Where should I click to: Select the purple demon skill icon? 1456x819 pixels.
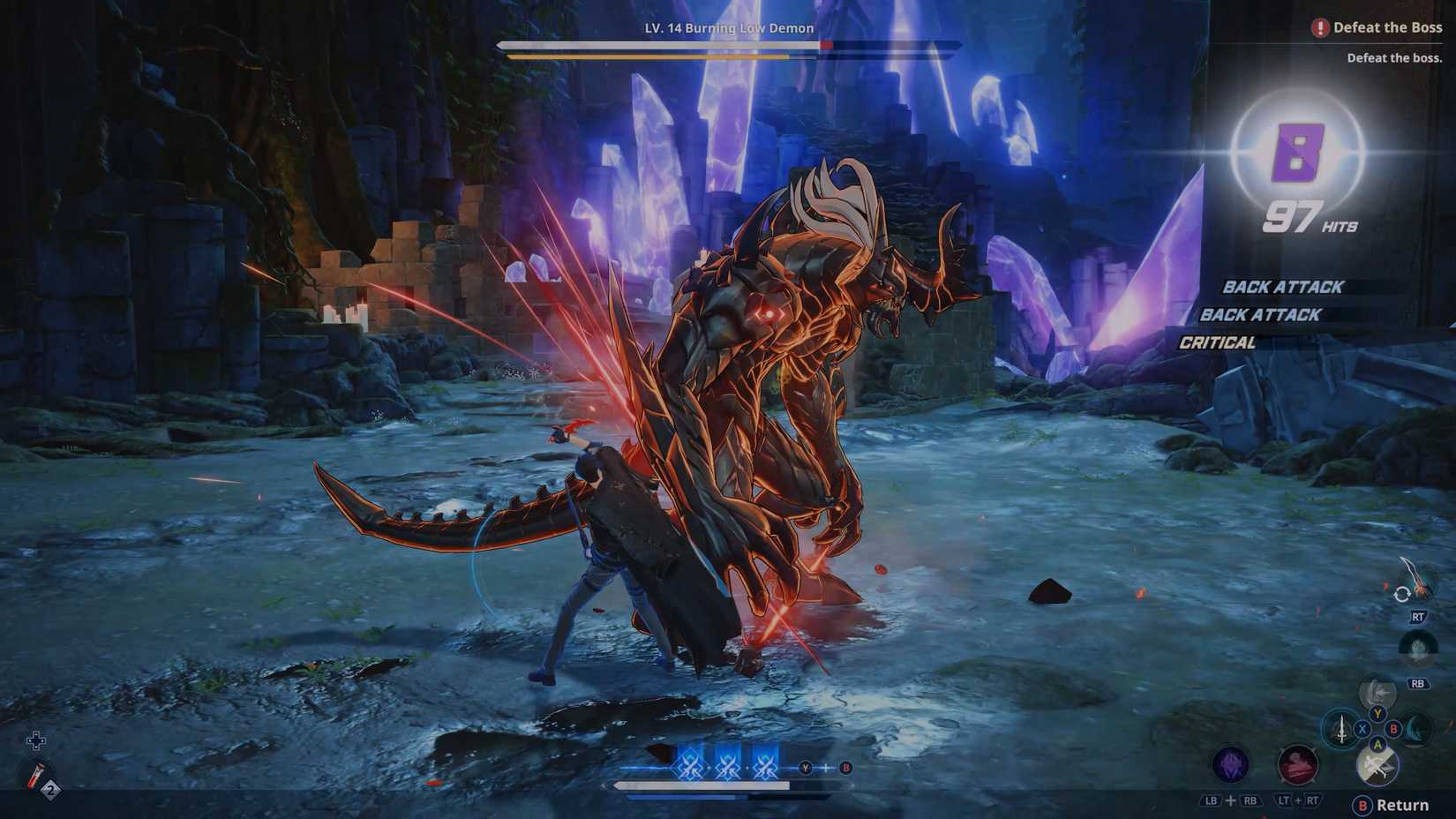(x=1230, y=764)
